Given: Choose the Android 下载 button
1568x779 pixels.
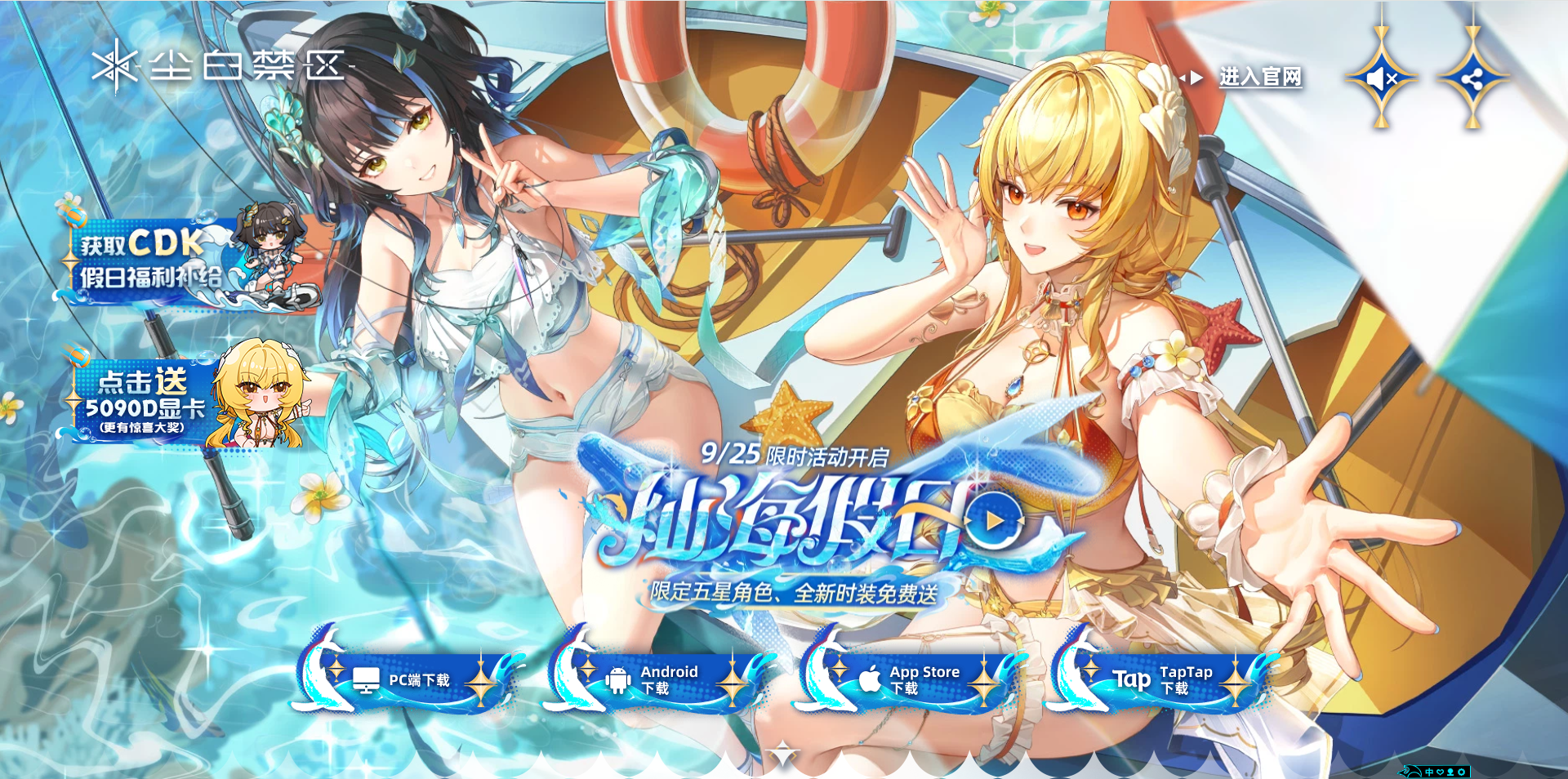Looking at the screenshot, I should (x=657, y=679).
